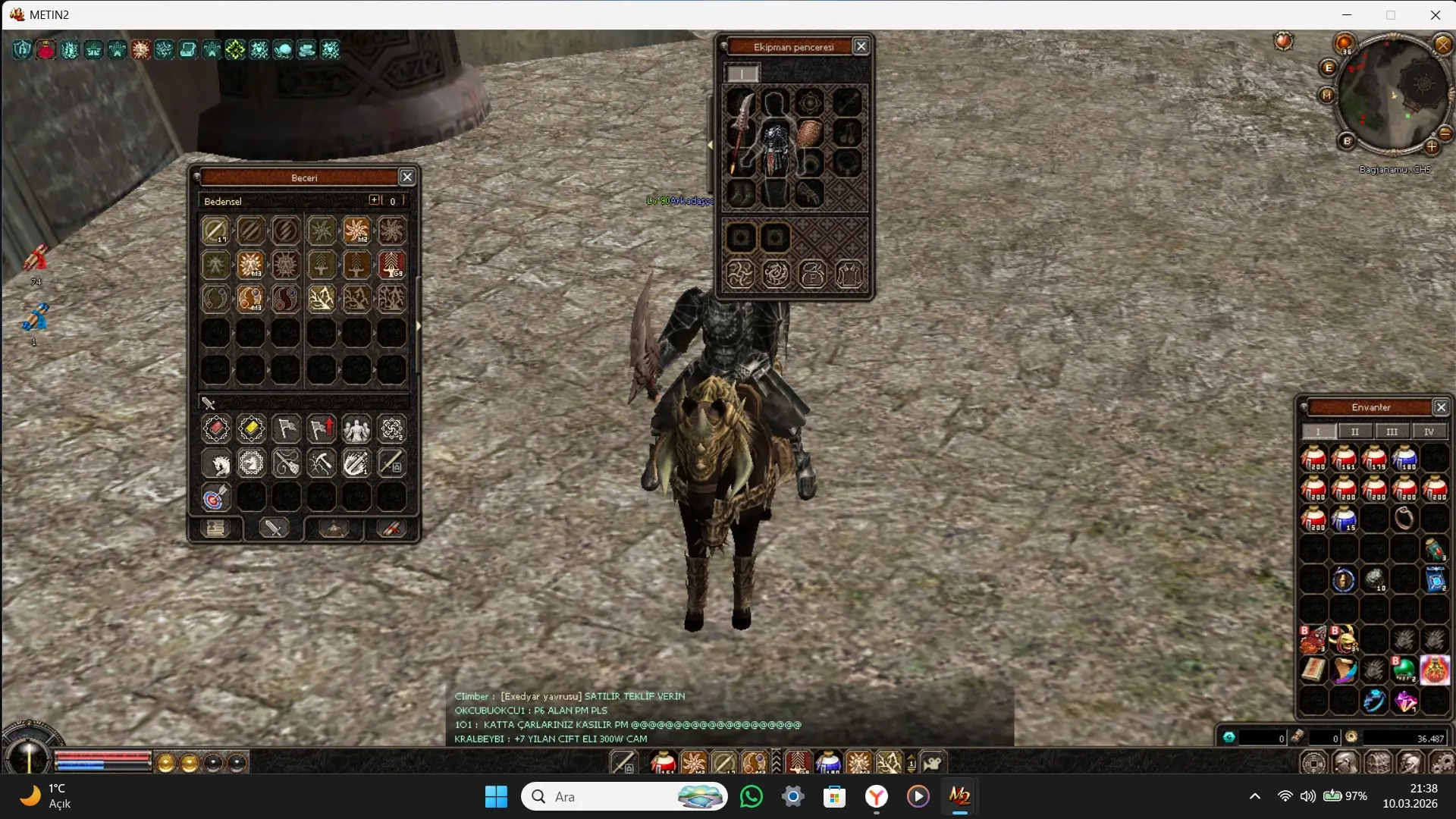The width and height of the screenshot is (1456, 819).
Task: Use the blue potion with 15 stack
Action: click(x=1344, y=519)
